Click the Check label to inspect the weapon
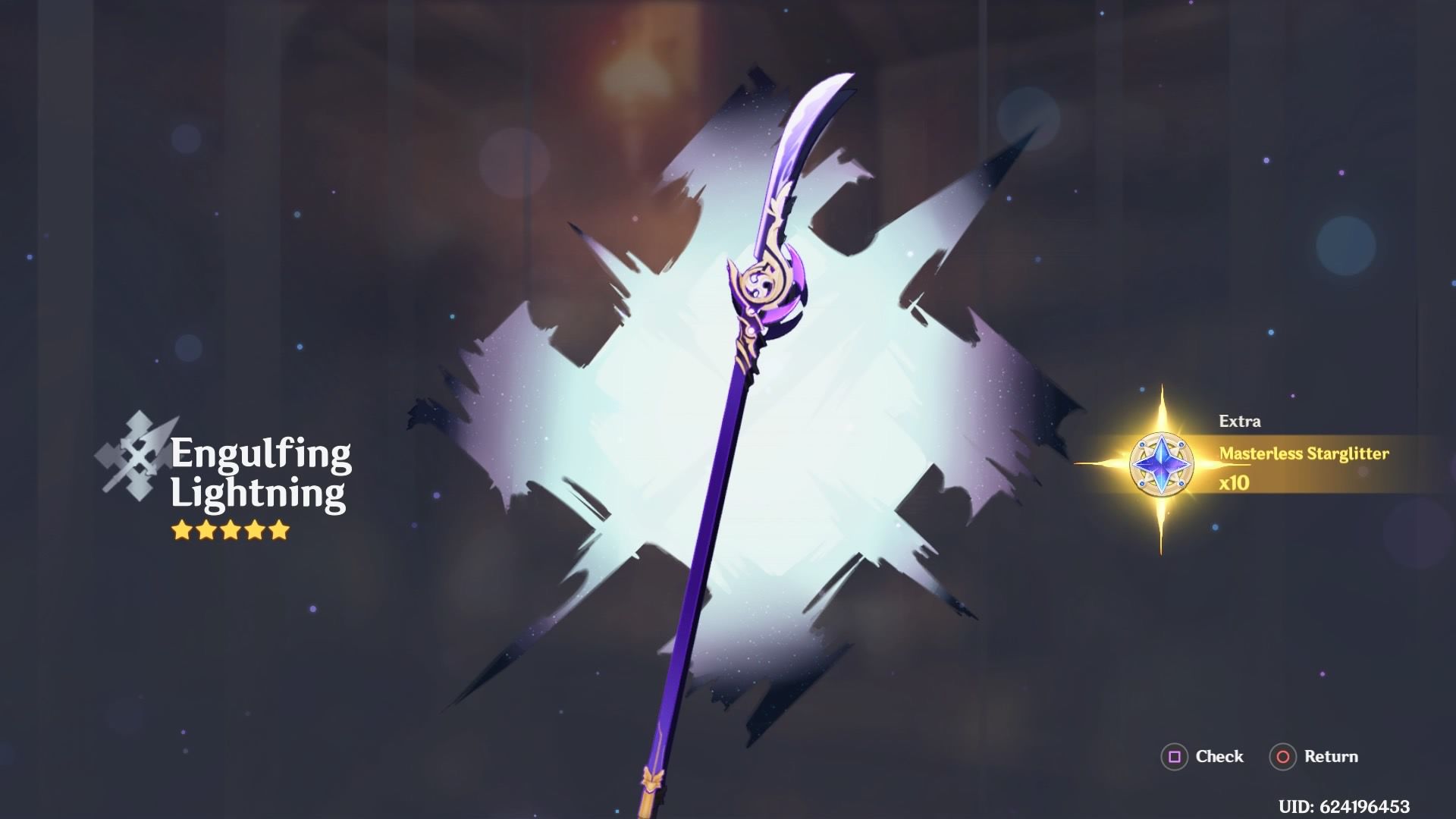1456x819 pixels. point(1219,757)
